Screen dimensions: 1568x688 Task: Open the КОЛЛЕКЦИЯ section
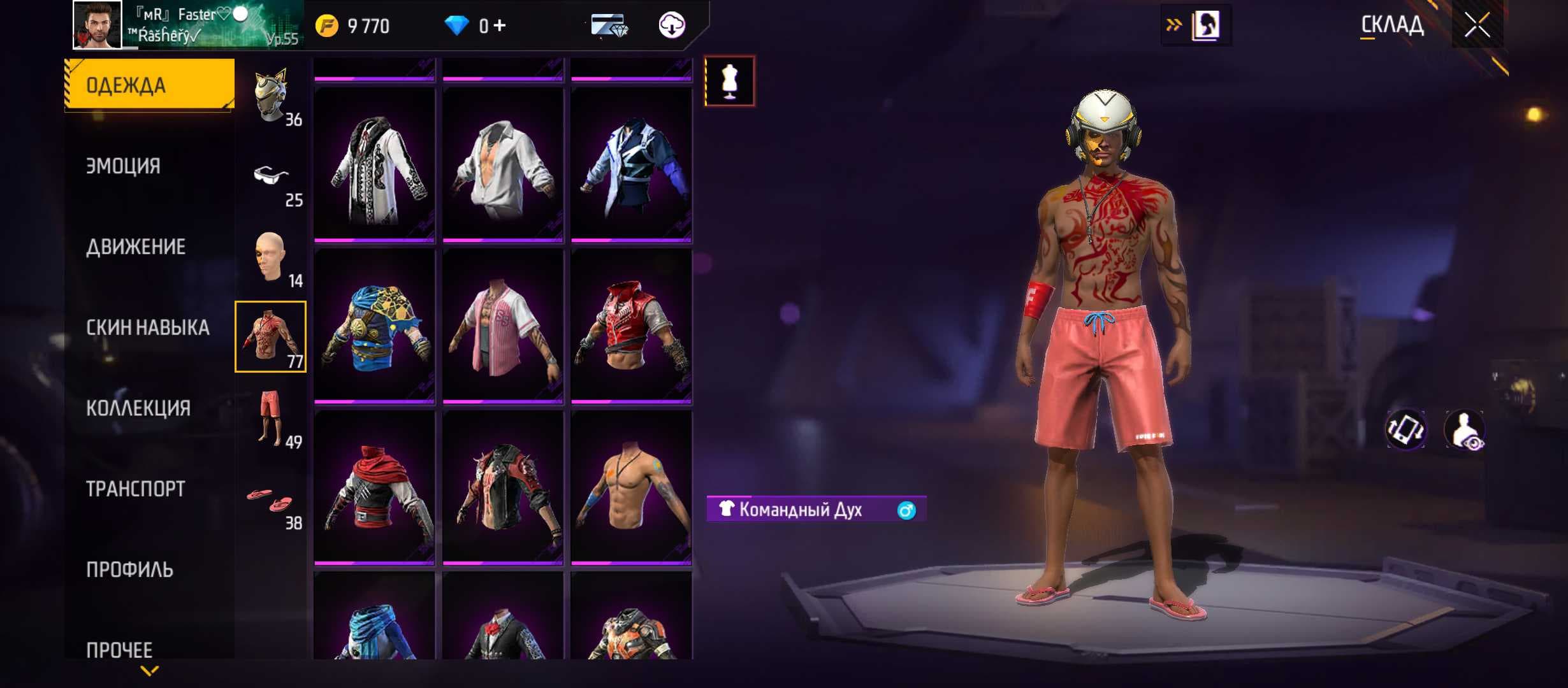(138, 408)
